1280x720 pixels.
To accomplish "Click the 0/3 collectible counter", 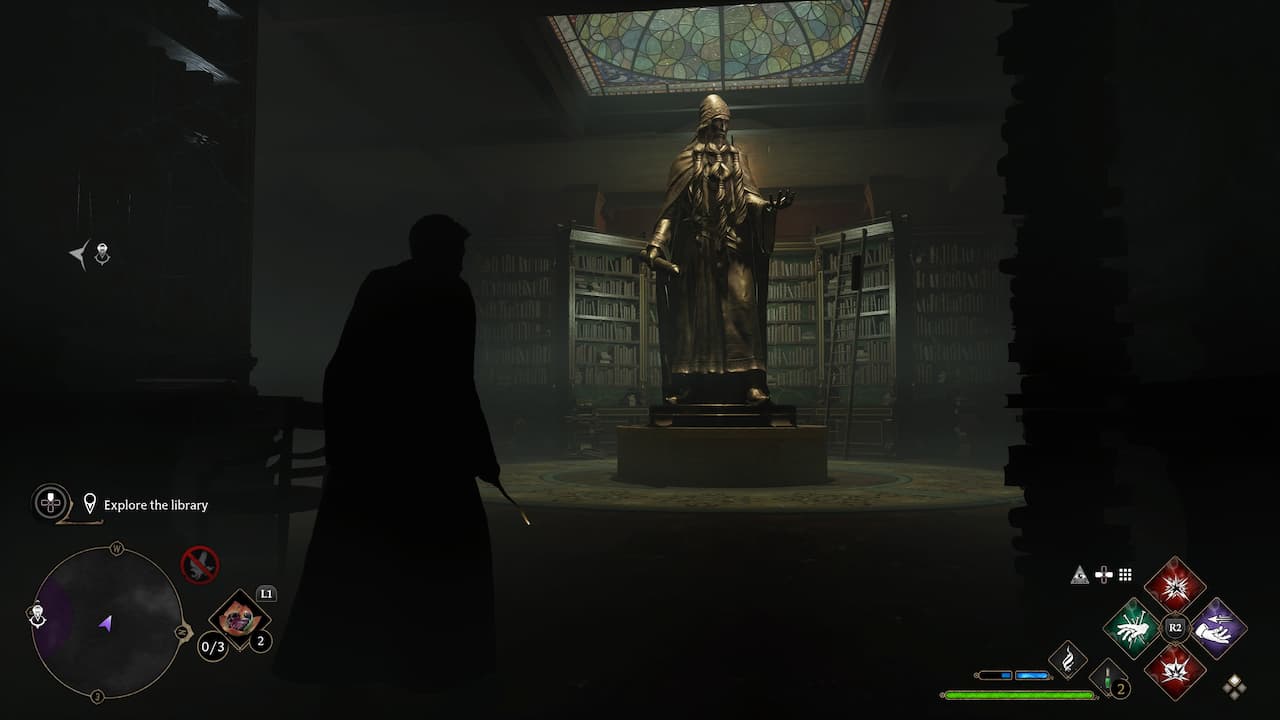I will click(212, 647).
